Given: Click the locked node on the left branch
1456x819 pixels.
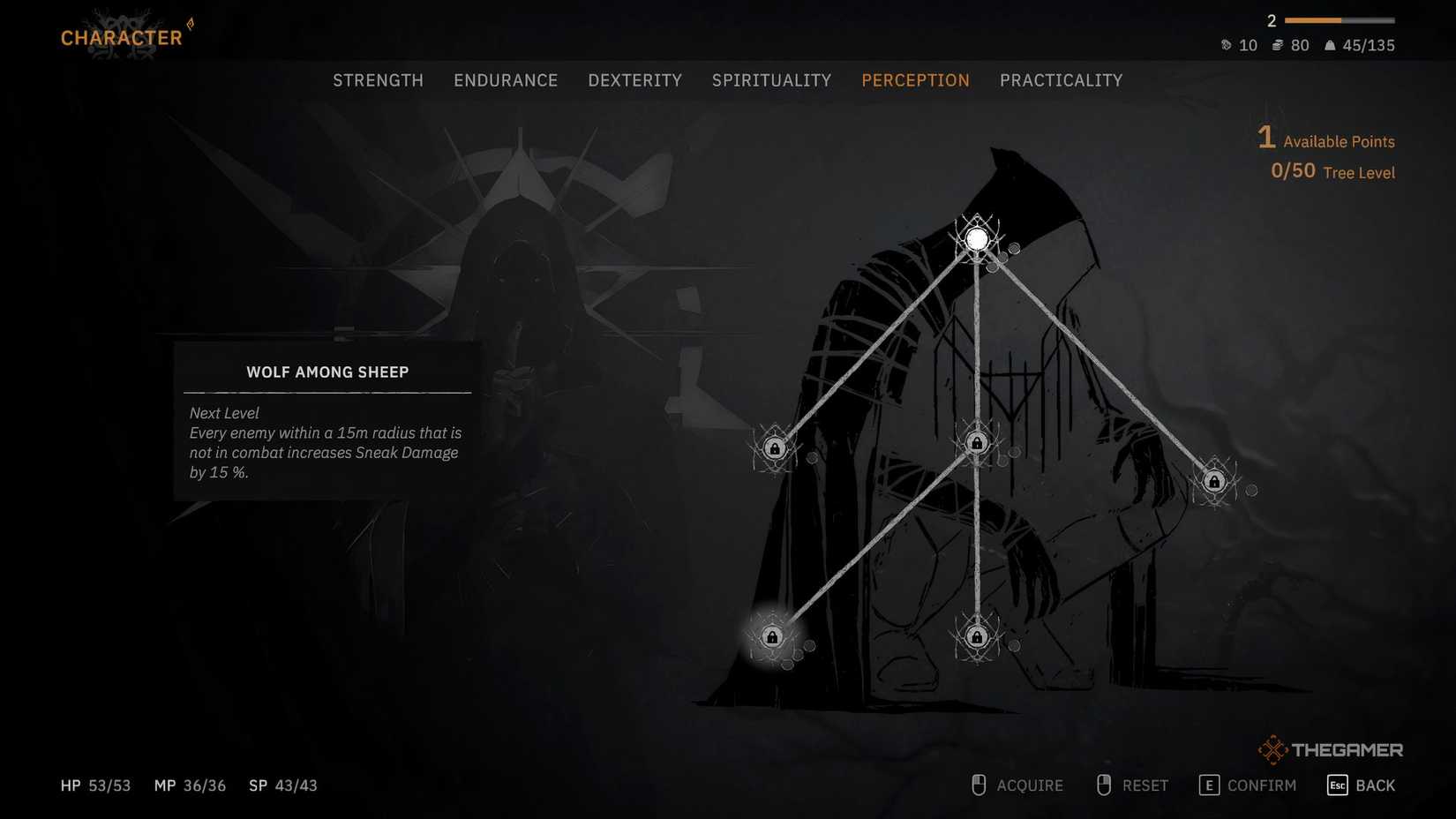Looking at the screenshot, I should click(x=775, y=448).
